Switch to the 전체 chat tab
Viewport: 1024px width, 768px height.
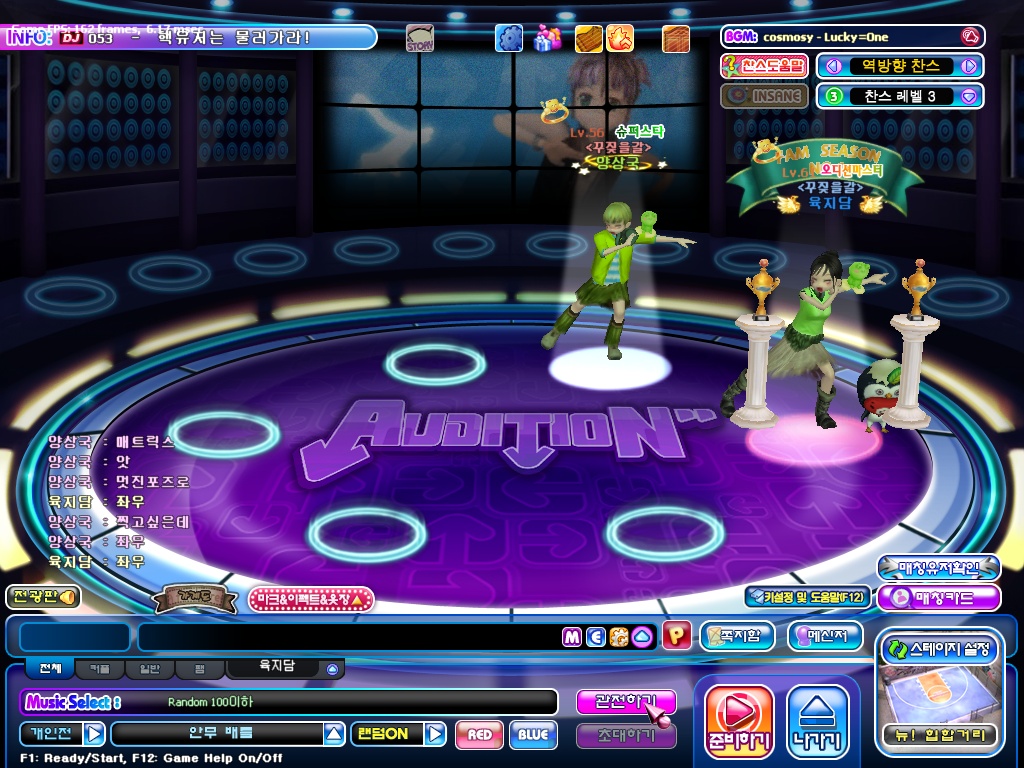pos(49,668)
